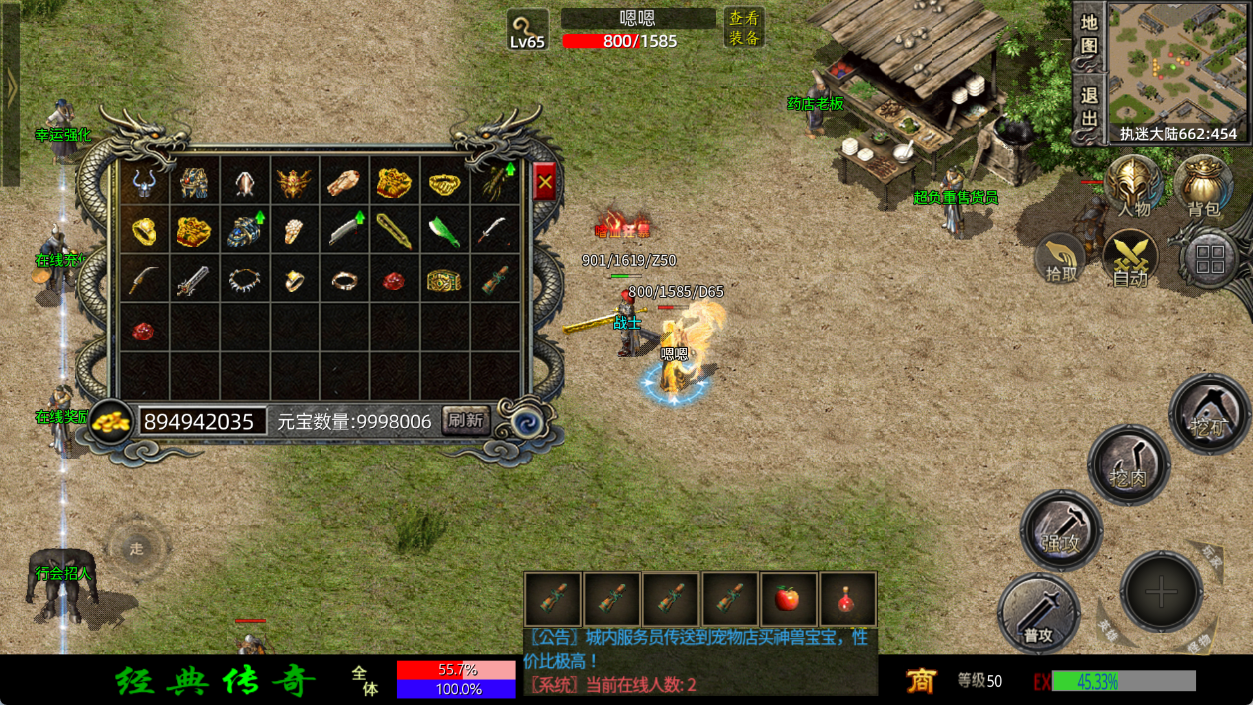Click the 退出 exit button
This screenshot has width=1253, height=705.
[x=1089, y=107]
